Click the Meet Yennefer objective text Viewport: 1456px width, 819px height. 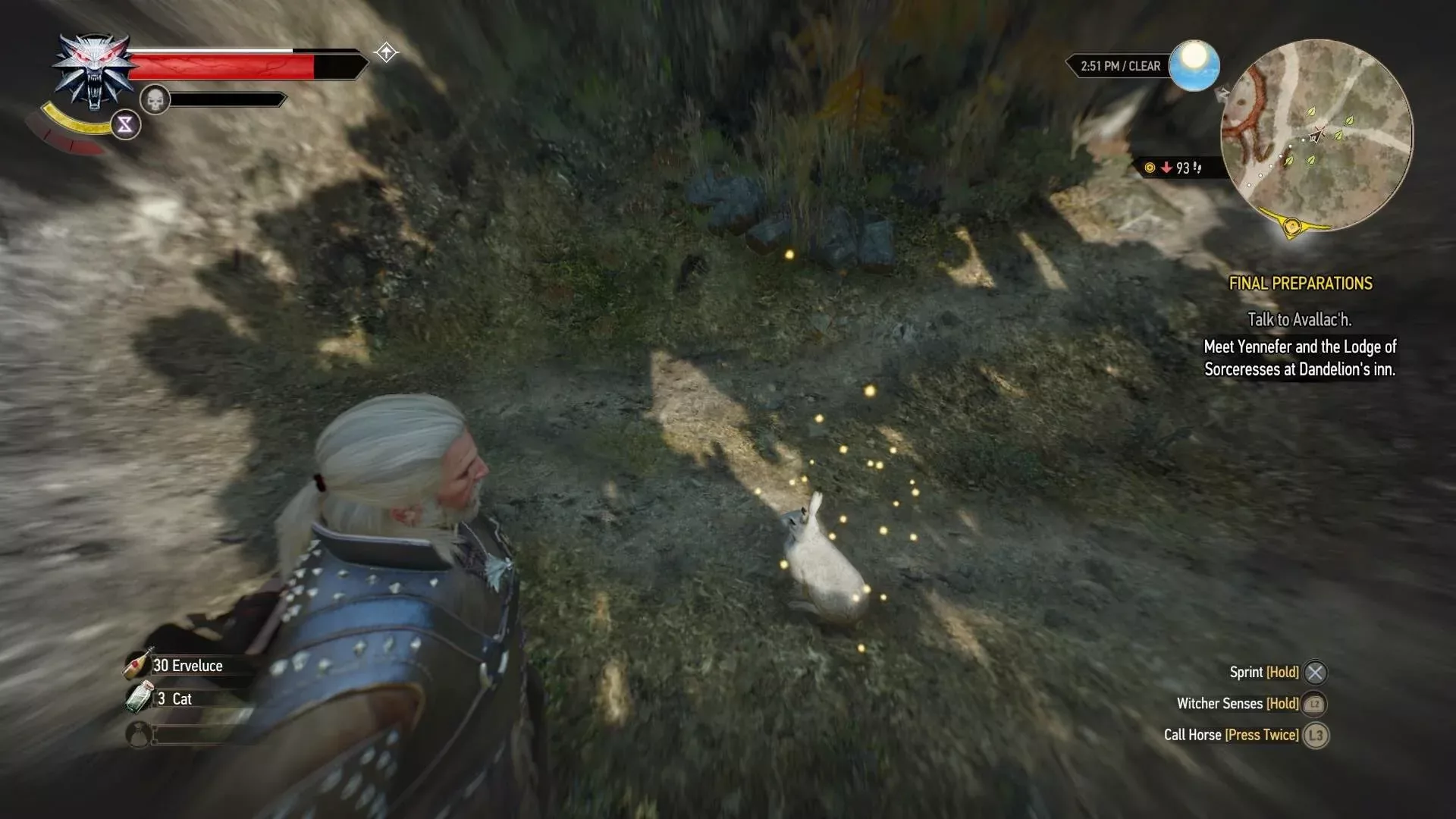pyautogui.click(x=1301, y=359)
